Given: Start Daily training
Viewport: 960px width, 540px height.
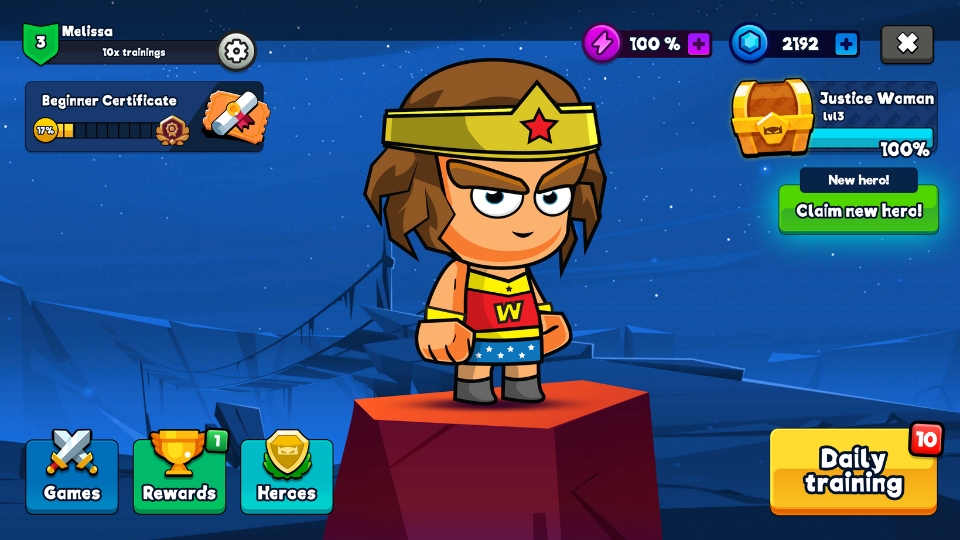Looking at the screenshot, I should pos(853,471).
